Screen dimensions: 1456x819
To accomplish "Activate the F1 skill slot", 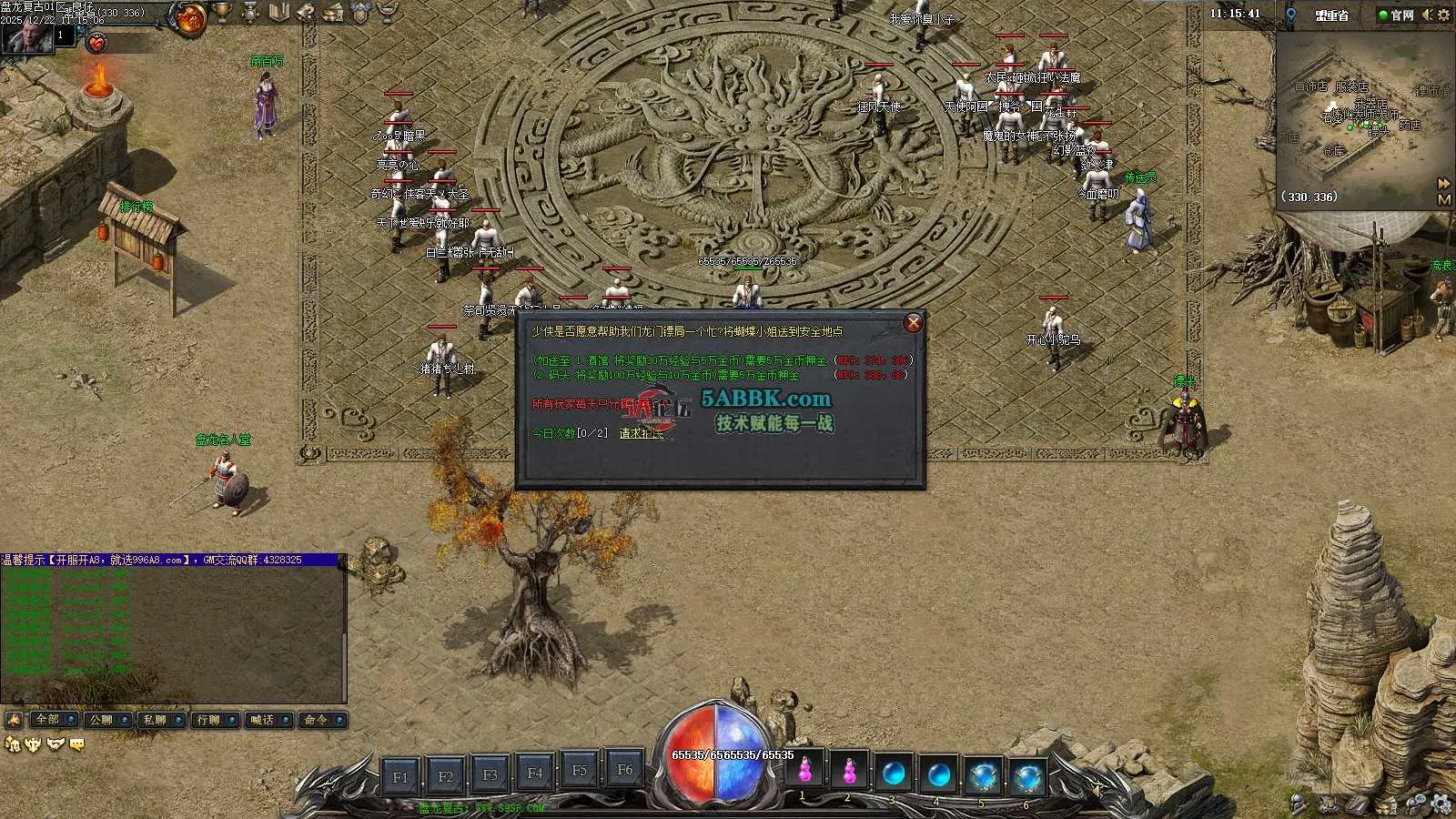I will click(400, 777).
